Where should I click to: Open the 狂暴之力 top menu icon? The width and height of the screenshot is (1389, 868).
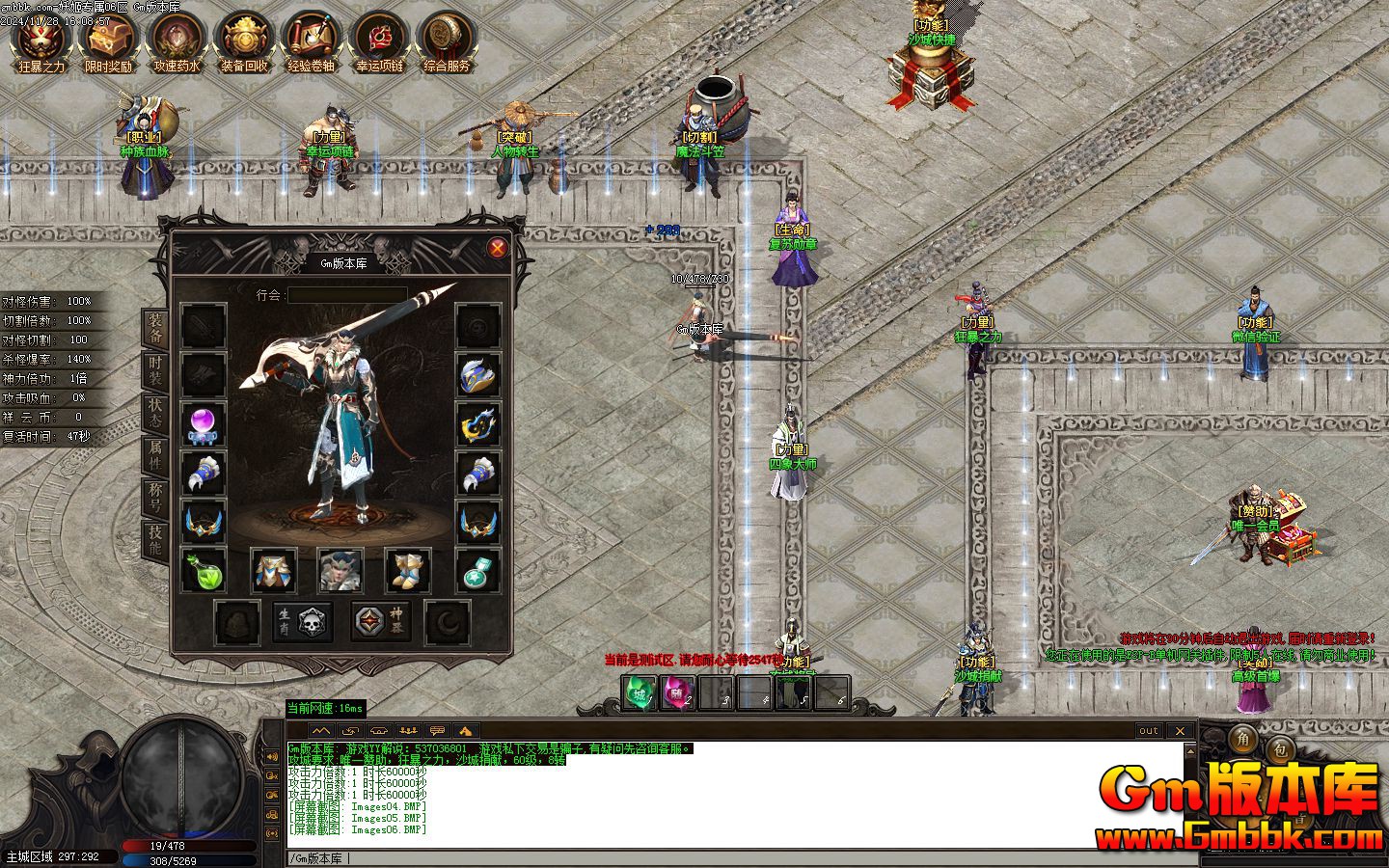pyautogui.click(x=41, y=42)
